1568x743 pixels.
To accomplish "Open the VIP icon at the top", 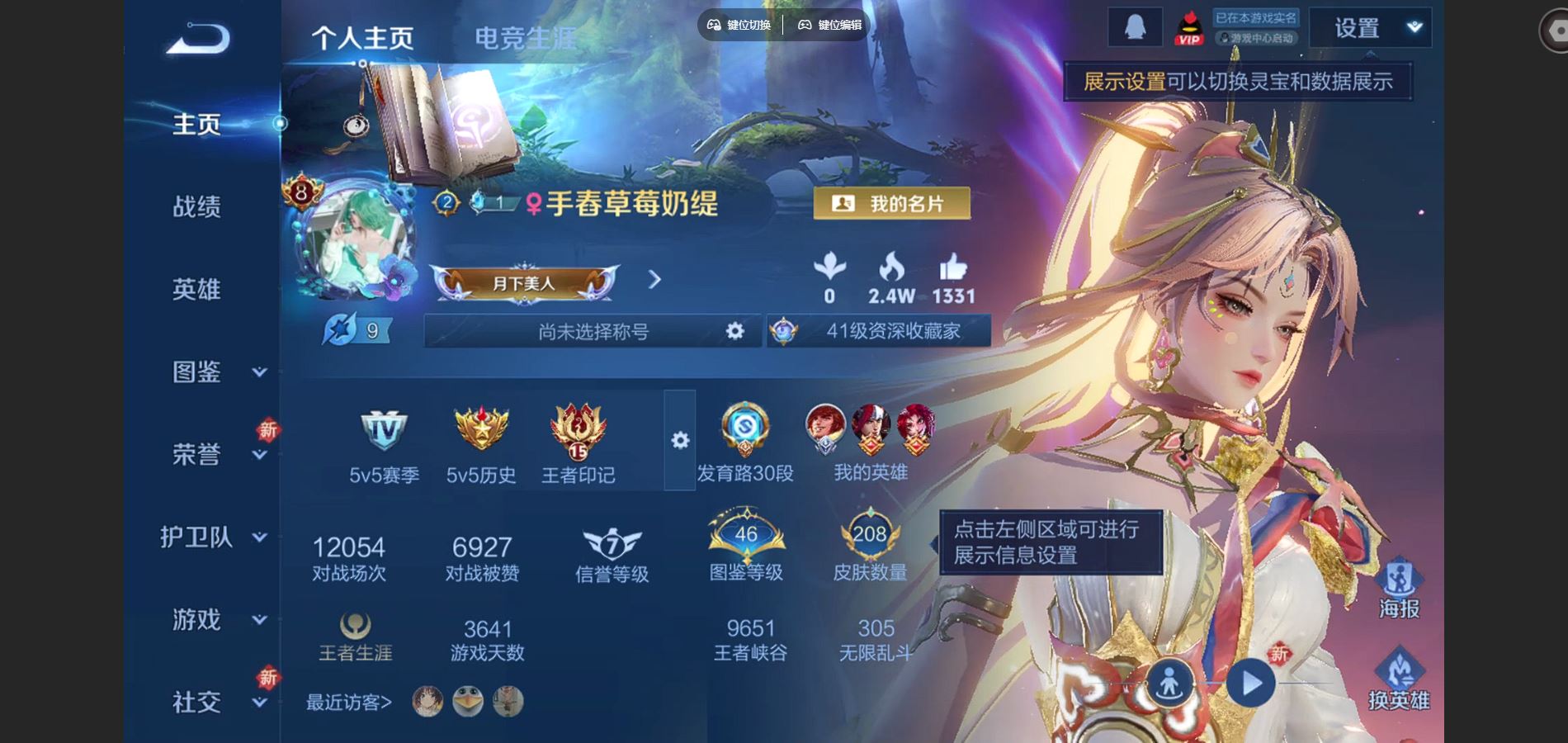I will [x=1190, y=27].
